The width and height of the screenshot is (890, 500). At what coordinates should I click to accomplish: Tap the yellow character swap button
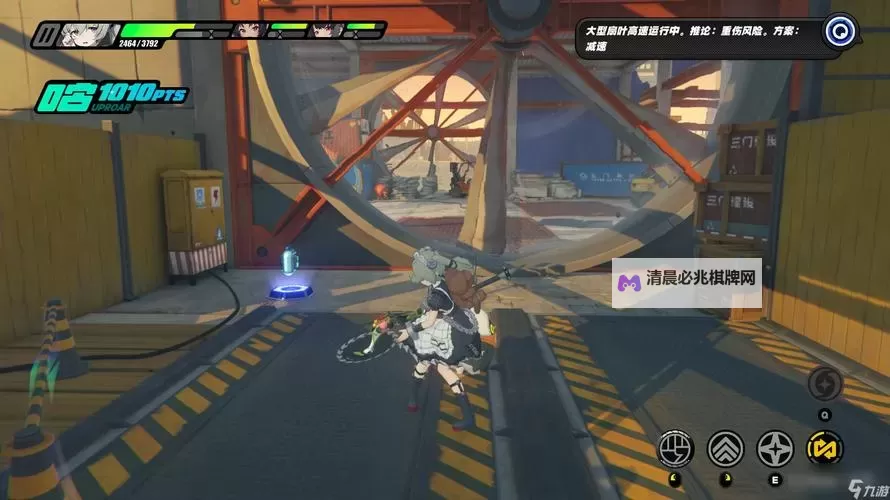point(825,448)
